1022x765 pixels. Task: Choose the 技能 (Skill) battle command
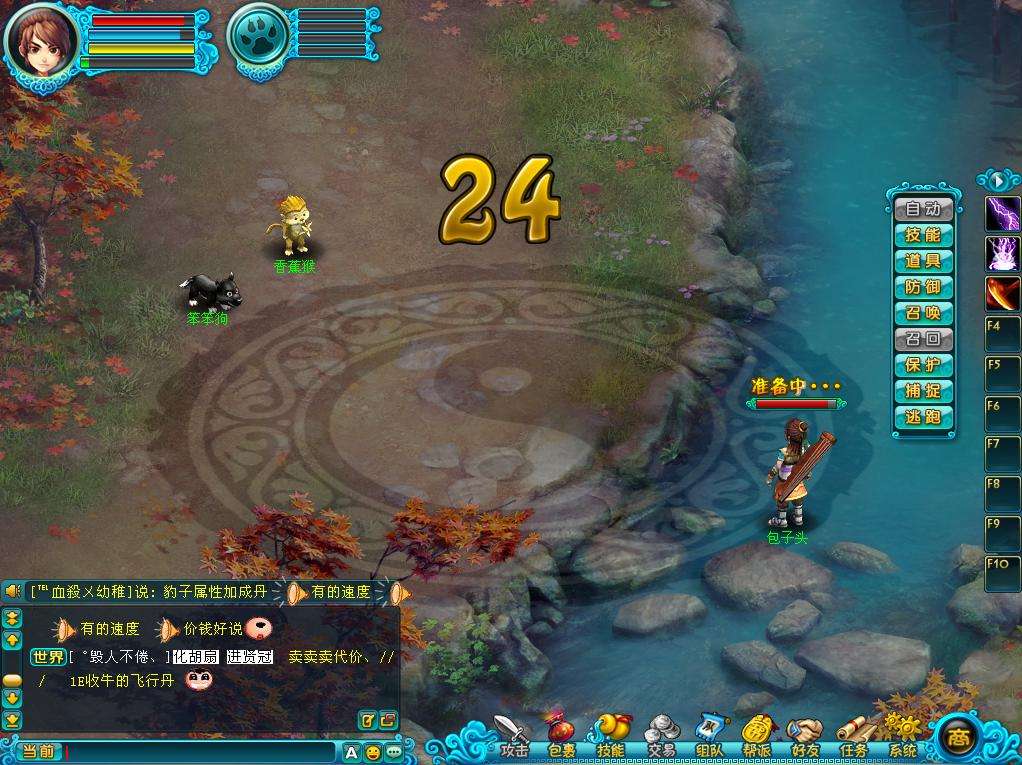pyautogui.click(x=922, y=235)
